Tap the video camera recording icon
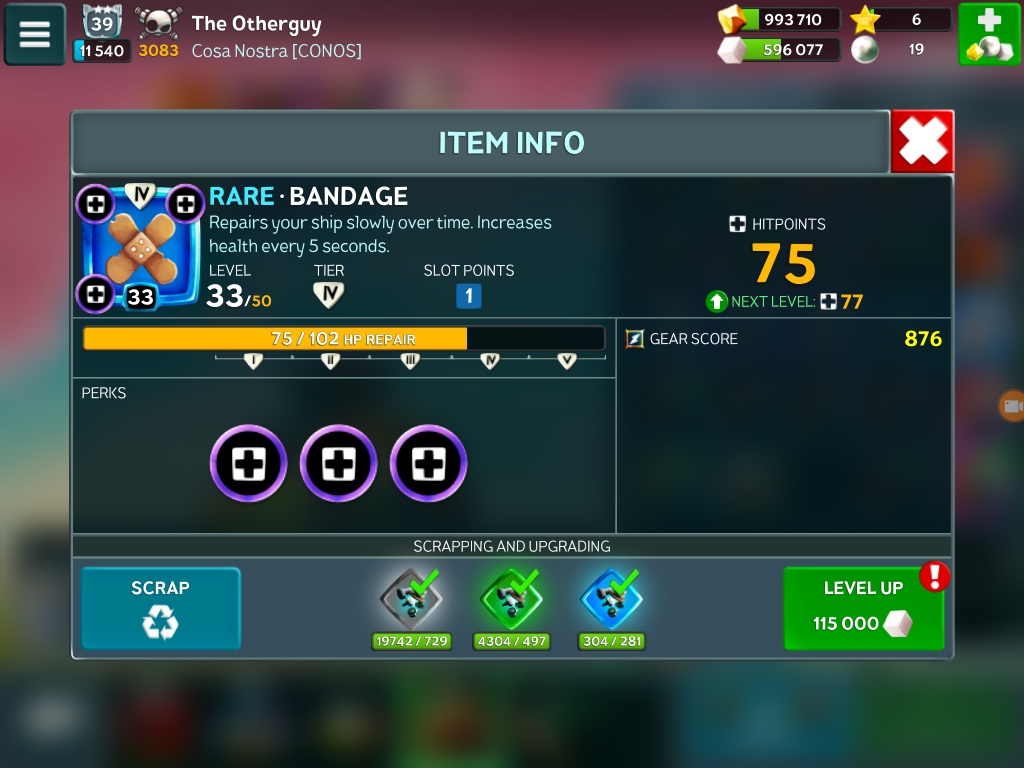Image resolution: width=1024 pixels, height=768 pixels. coord(1012,406)
